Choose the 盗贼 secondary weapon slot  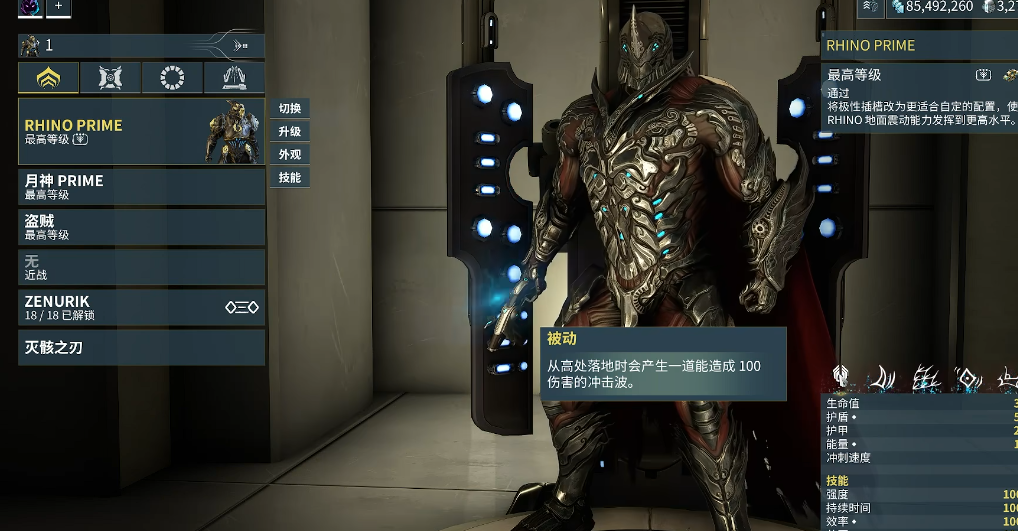(x=141, y=227)
